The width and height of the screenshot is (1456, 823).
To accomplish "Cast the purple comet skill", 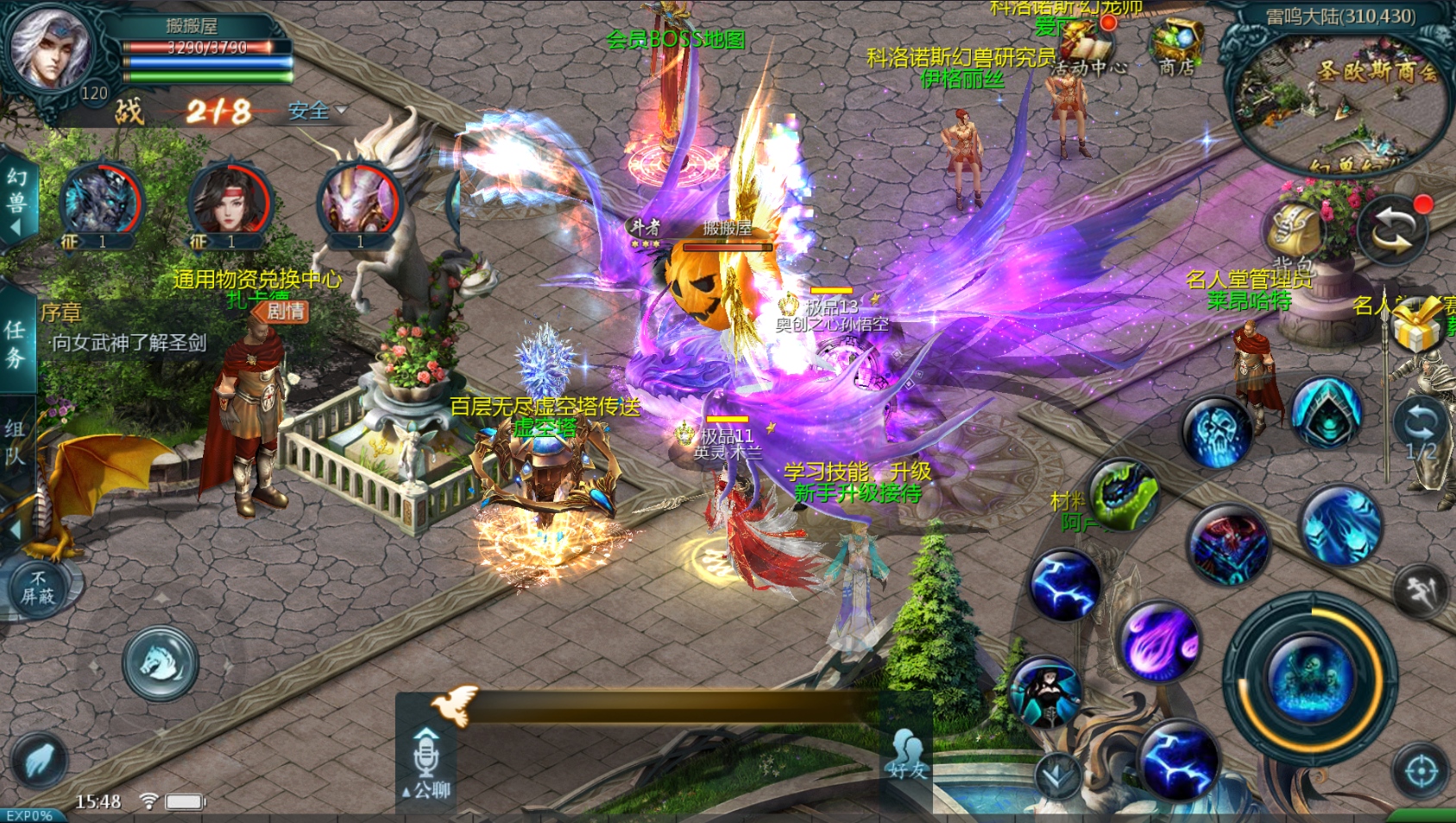I will pos(1161,643).
